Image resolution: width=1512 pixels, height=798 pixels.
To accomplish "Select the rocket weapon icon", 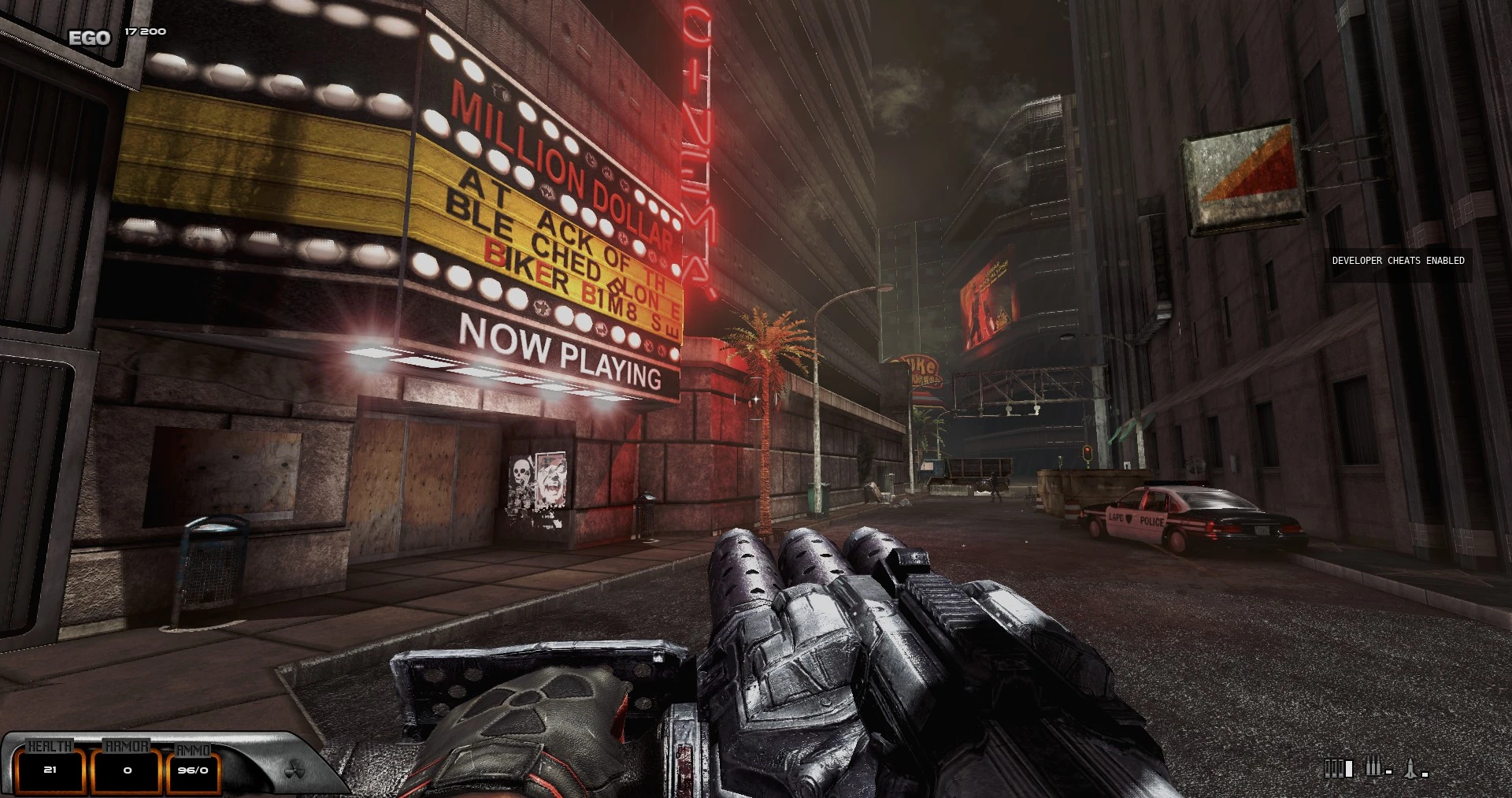I will coord(1410,768).
